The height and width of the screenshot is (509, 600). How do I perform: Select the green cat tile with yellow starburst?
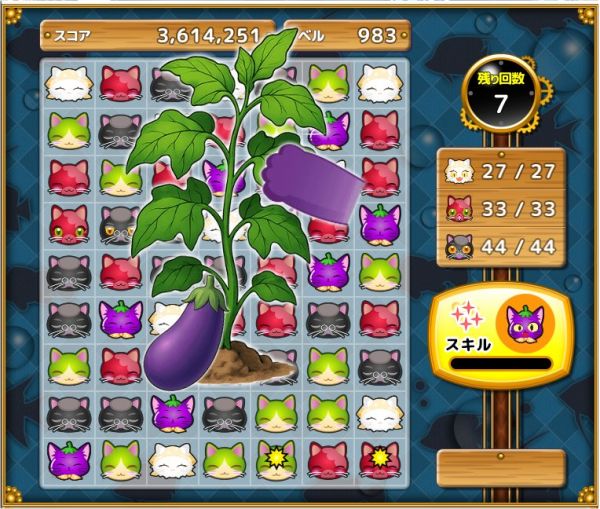point(276,459)
